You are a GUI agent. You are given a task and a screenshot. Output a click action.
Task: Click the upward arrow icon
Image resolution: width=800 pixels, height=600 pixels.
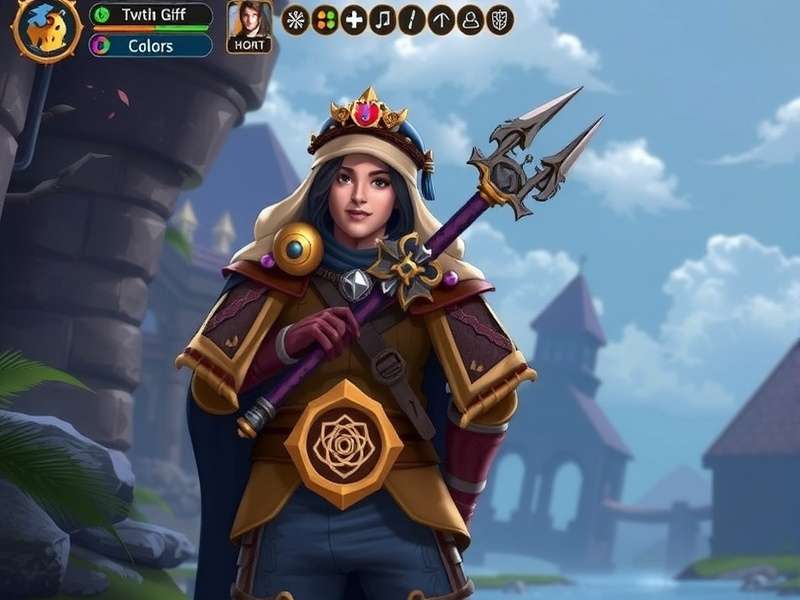pos(441,20)
